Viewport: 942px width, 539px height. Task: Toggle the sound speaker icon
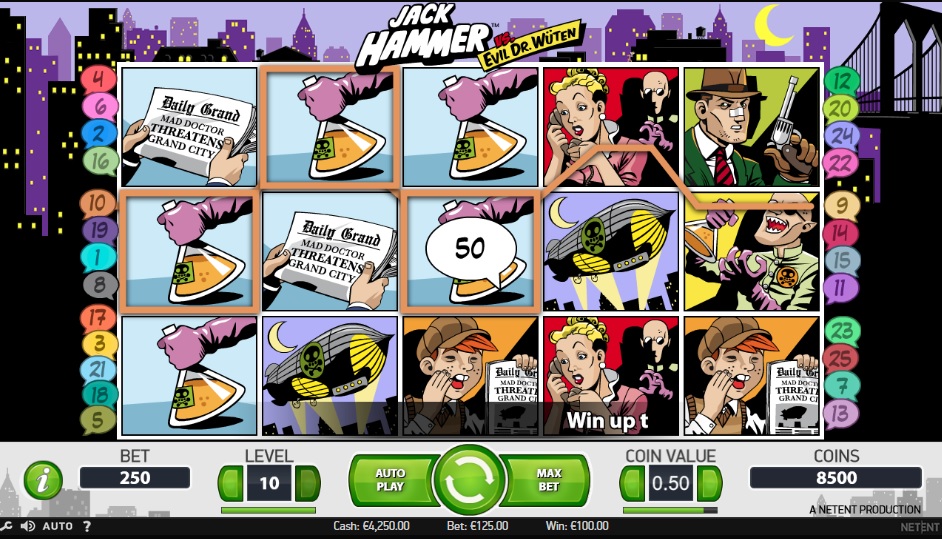click(x=27, y=526)
